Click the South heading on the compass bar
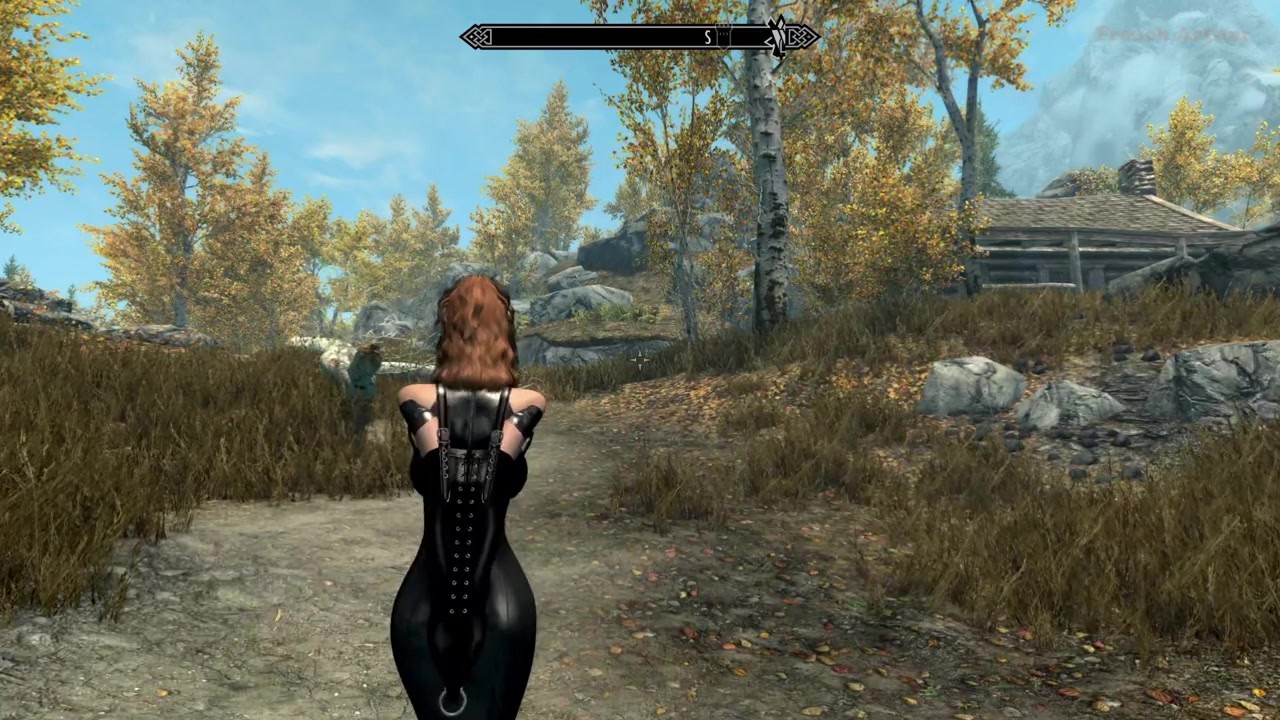This screenshot has width=1280, height=720. (708, 38)
